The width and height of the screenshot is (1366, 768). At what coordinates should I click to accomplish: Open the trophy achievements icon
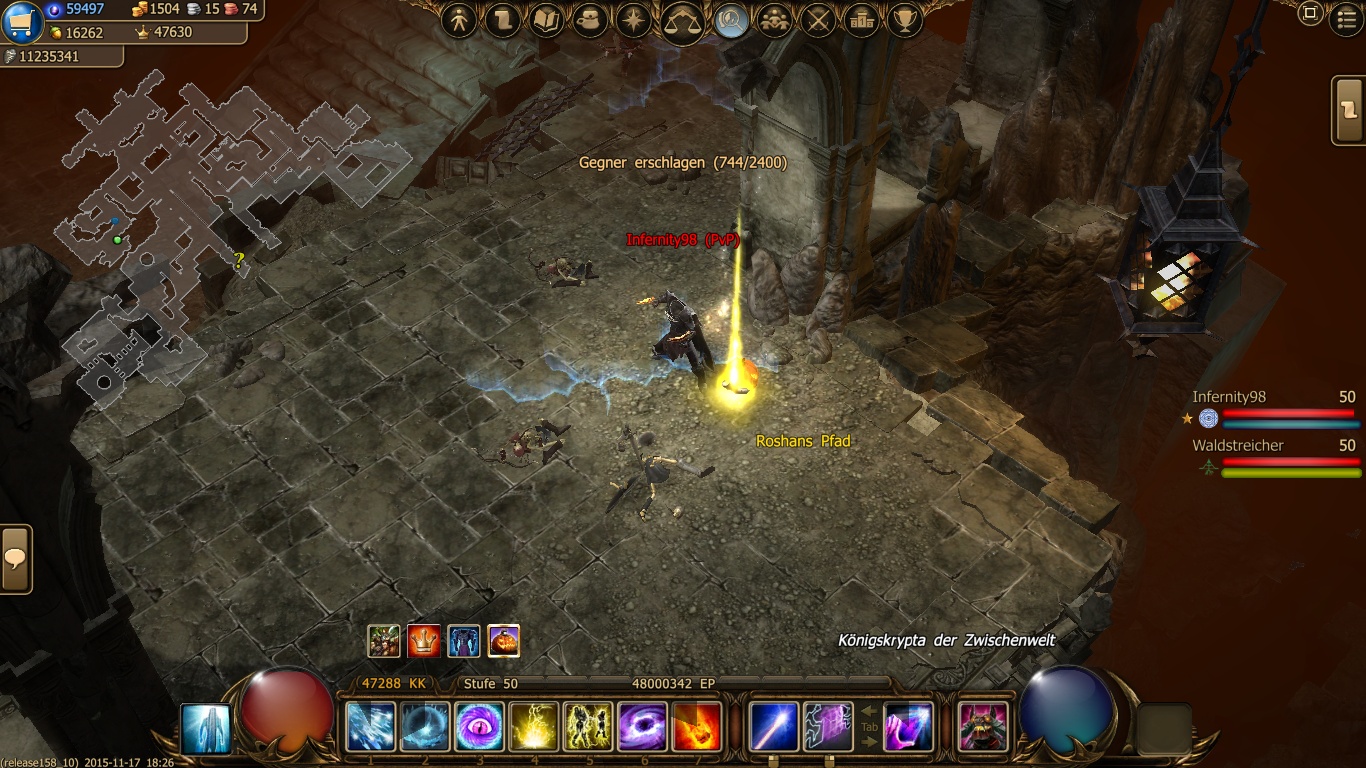tap(905, 20)
